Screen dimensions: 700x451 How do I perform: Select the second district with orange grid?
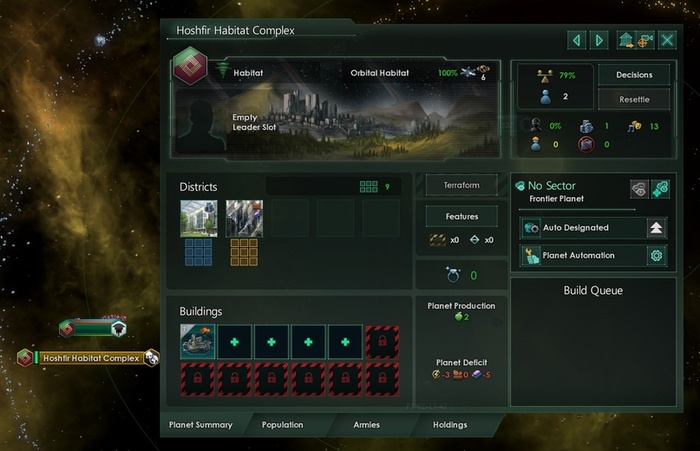pos(244,218)
